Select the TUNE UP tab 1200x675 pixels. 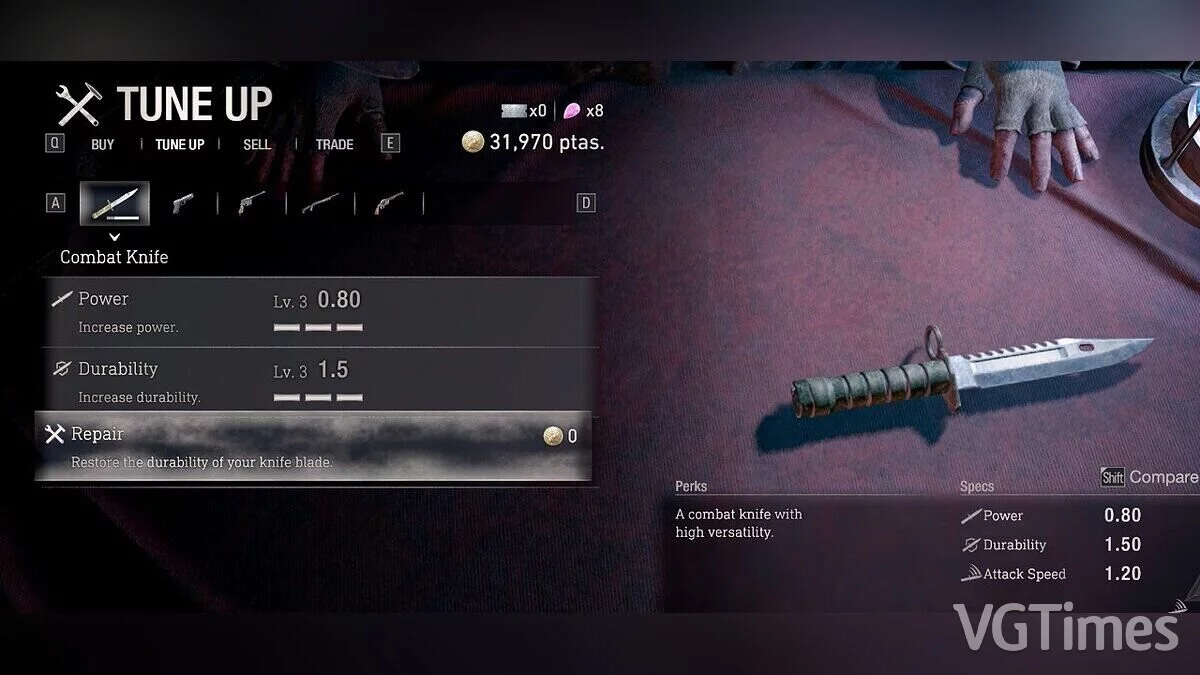[179, 144]
